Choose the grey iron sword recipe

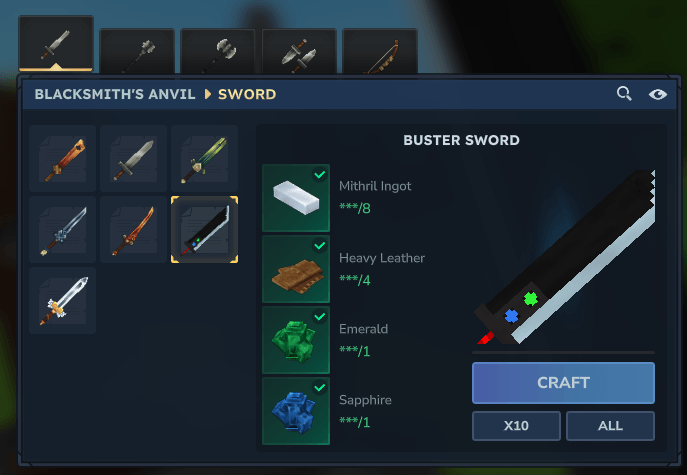coord(134,159)
